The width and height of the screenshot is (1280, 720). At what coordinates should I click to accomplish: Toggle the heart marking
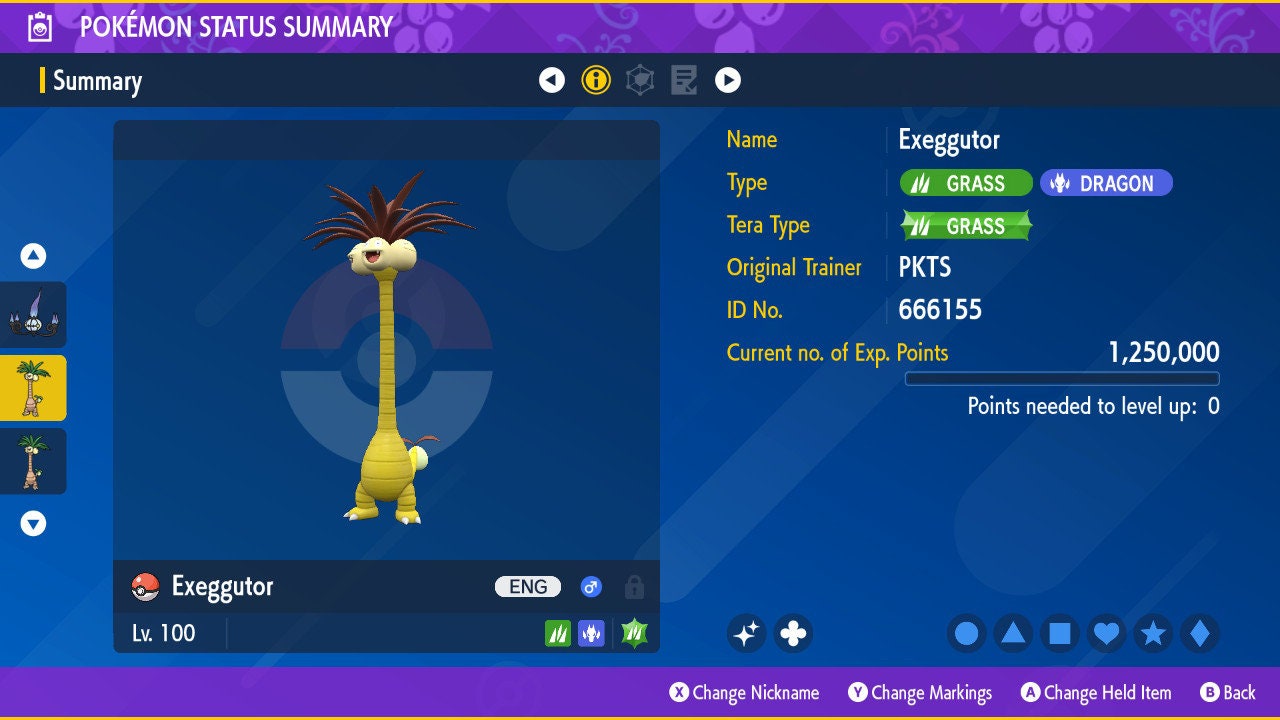tap(1106, 633)
